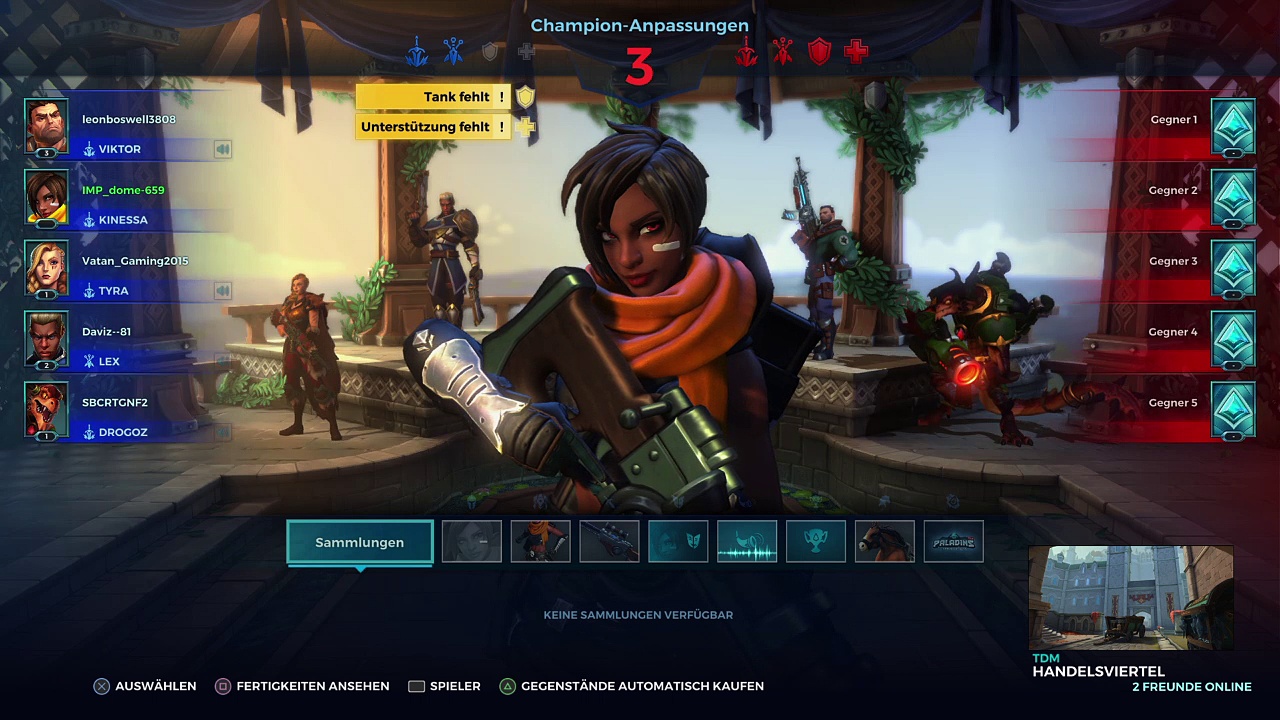The height and width of the screenshot is (720, 1280).
Task: Open the Paladins logo slot
Action: [x=954, y=542]
